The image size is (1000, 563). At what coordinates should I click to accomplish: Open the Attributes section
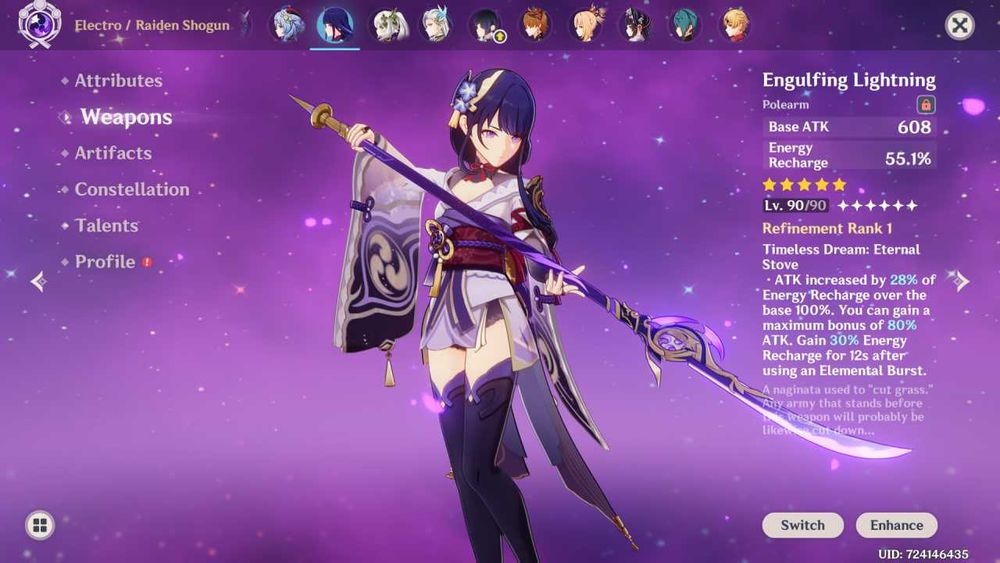tap(118, 81)
